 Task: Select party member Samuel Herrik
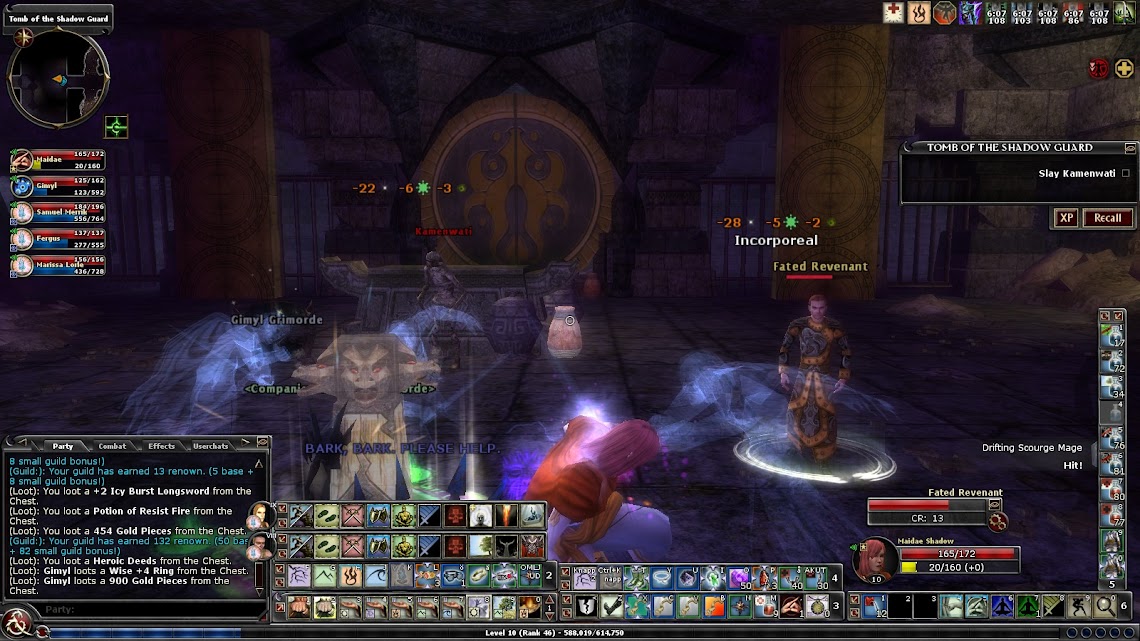21,212
